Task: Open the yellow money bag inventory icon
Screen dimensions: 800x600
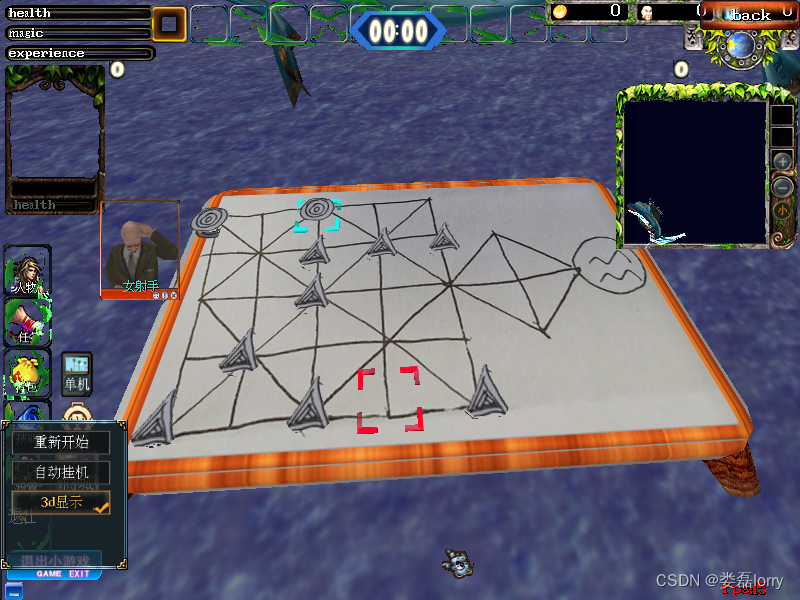Action: [27, 373]
